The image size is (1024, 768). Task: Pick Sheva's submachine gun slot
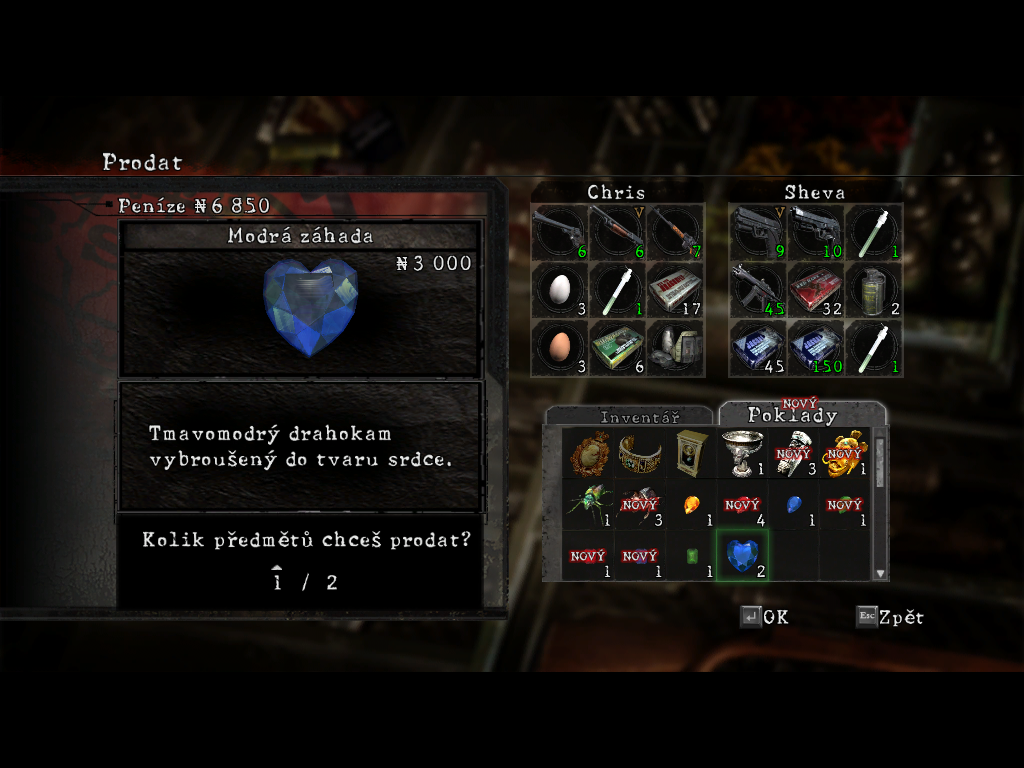757,290
